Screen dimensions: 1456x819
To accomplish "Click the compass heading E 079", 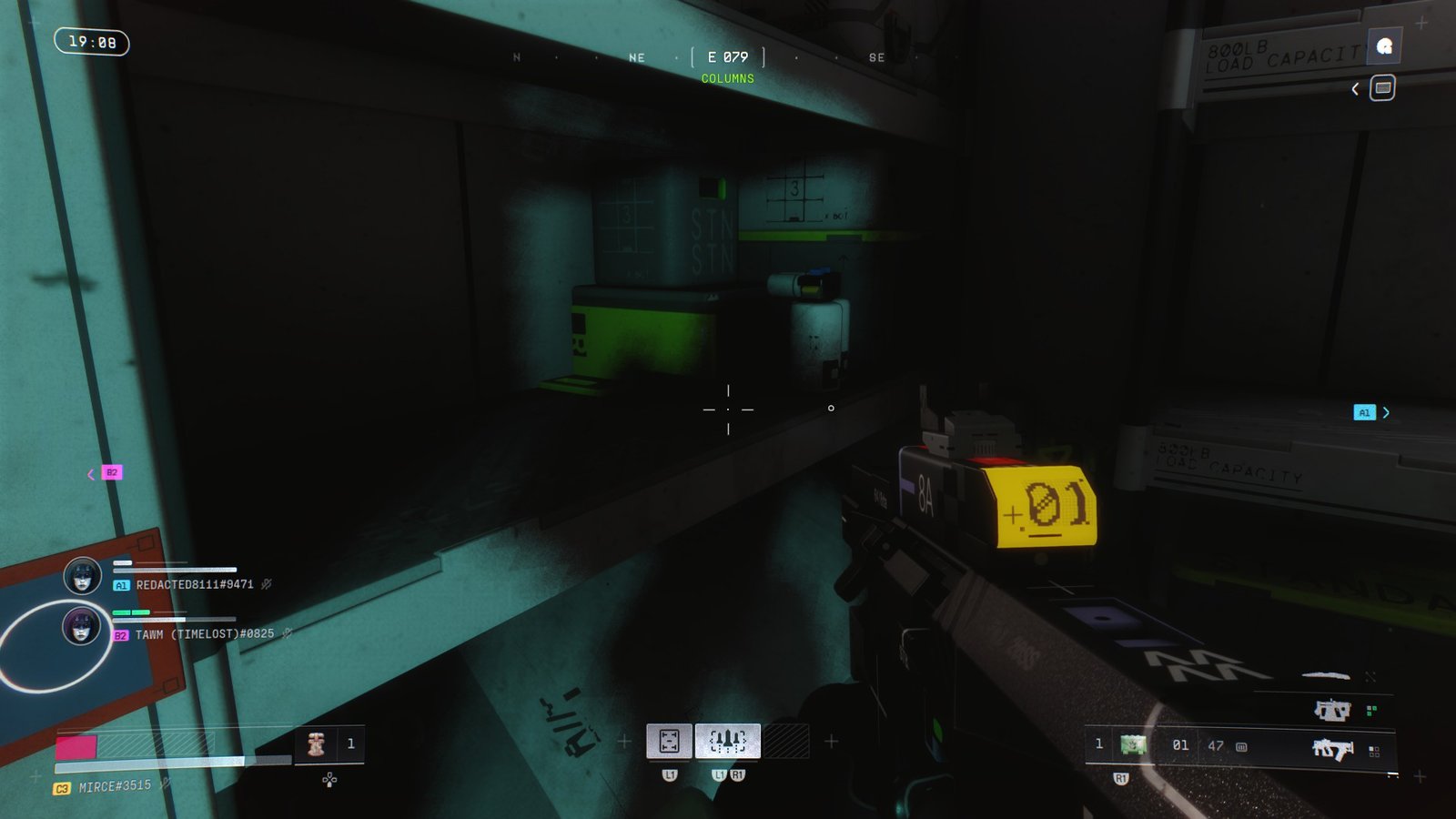I will (727, 57).
